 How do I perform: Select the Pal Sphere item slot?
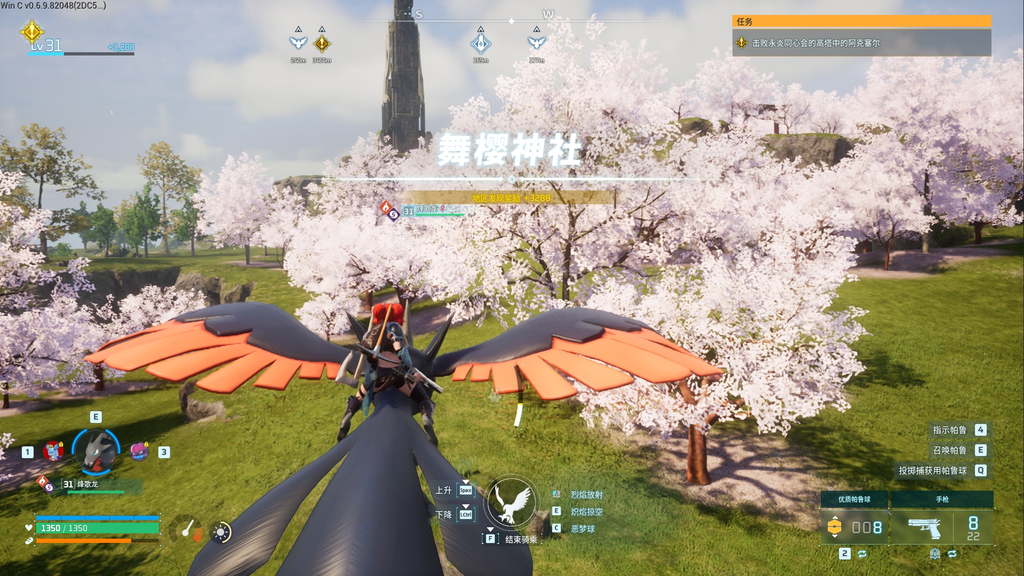click(854, 526)
